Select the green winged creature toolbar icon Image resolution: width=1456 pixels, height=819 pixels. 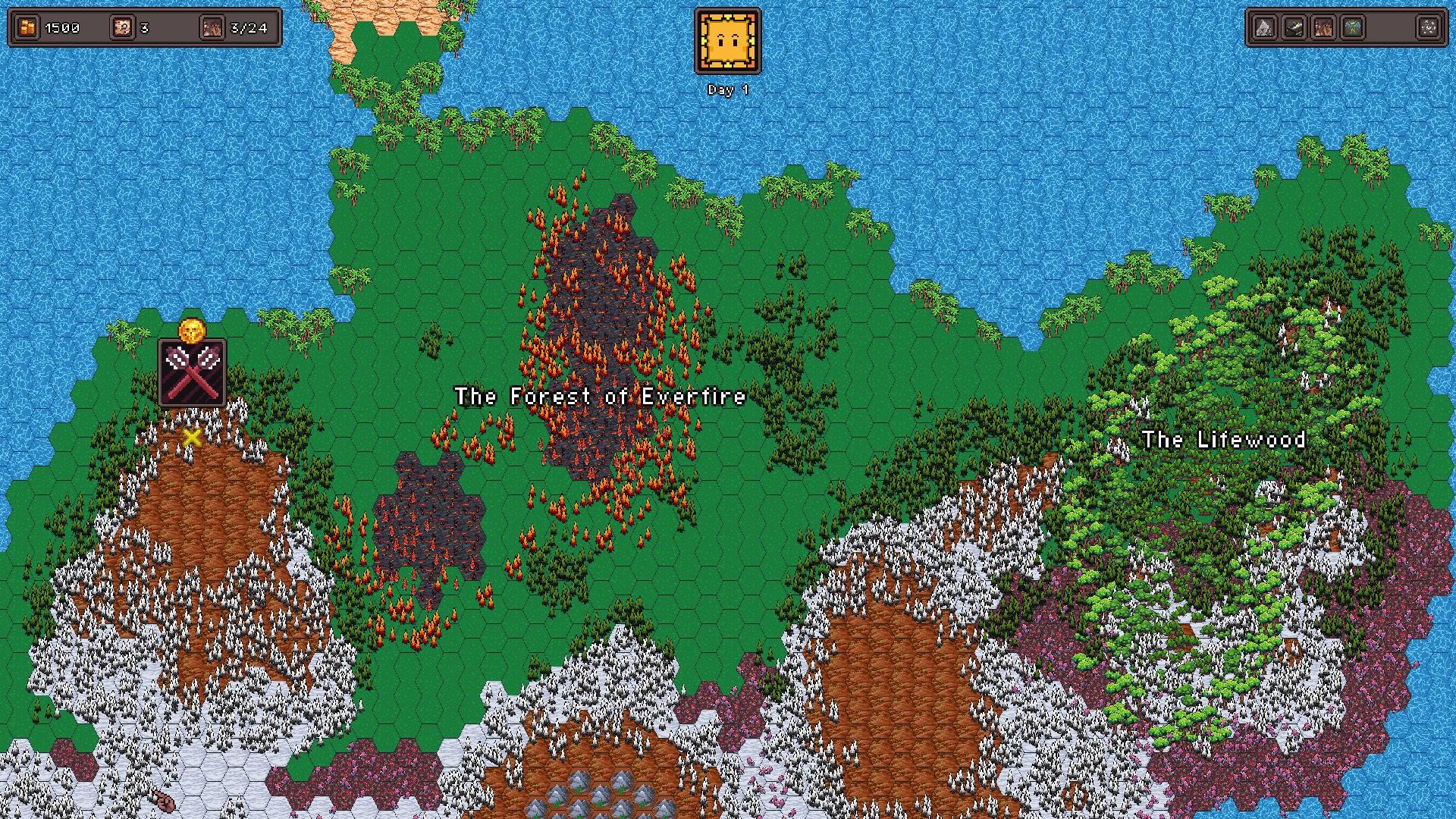pos(1354,27)
